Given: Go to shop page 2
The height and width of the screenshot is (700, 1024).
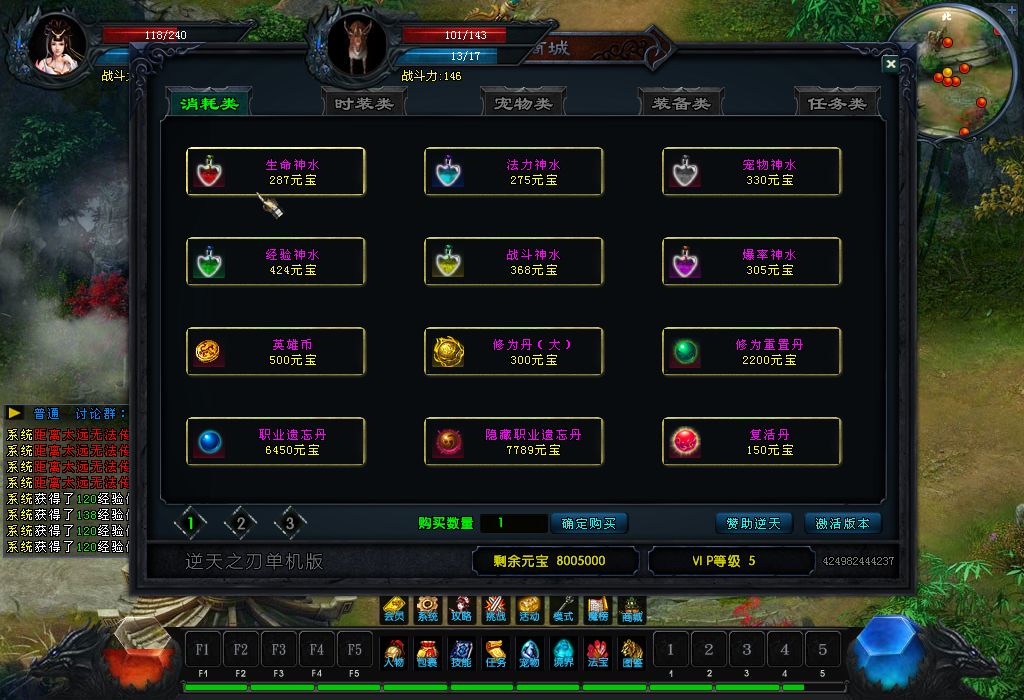Looking at the screenshot, I should point(240,522).
